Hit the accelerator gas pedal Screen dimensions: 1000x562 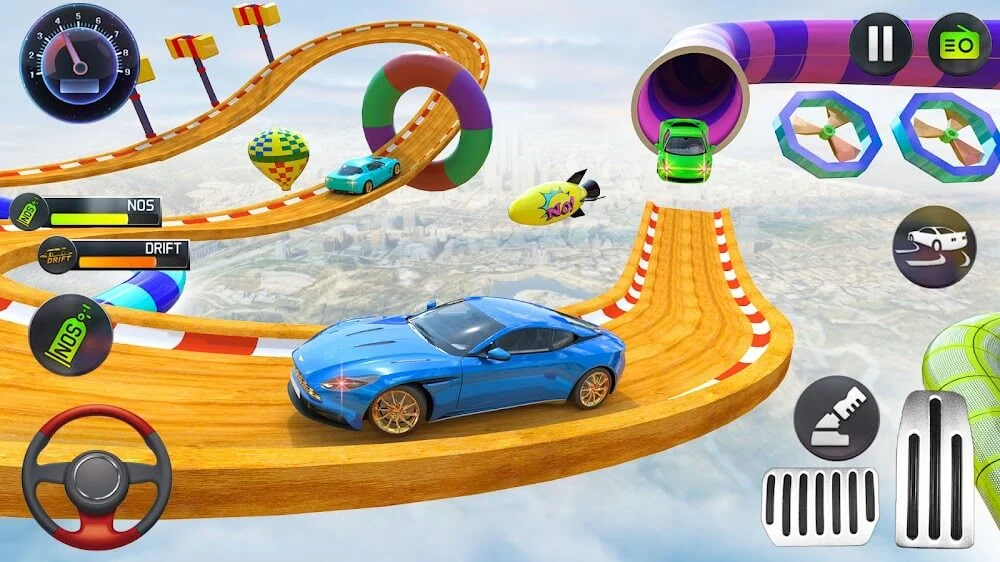pos(934,469)
